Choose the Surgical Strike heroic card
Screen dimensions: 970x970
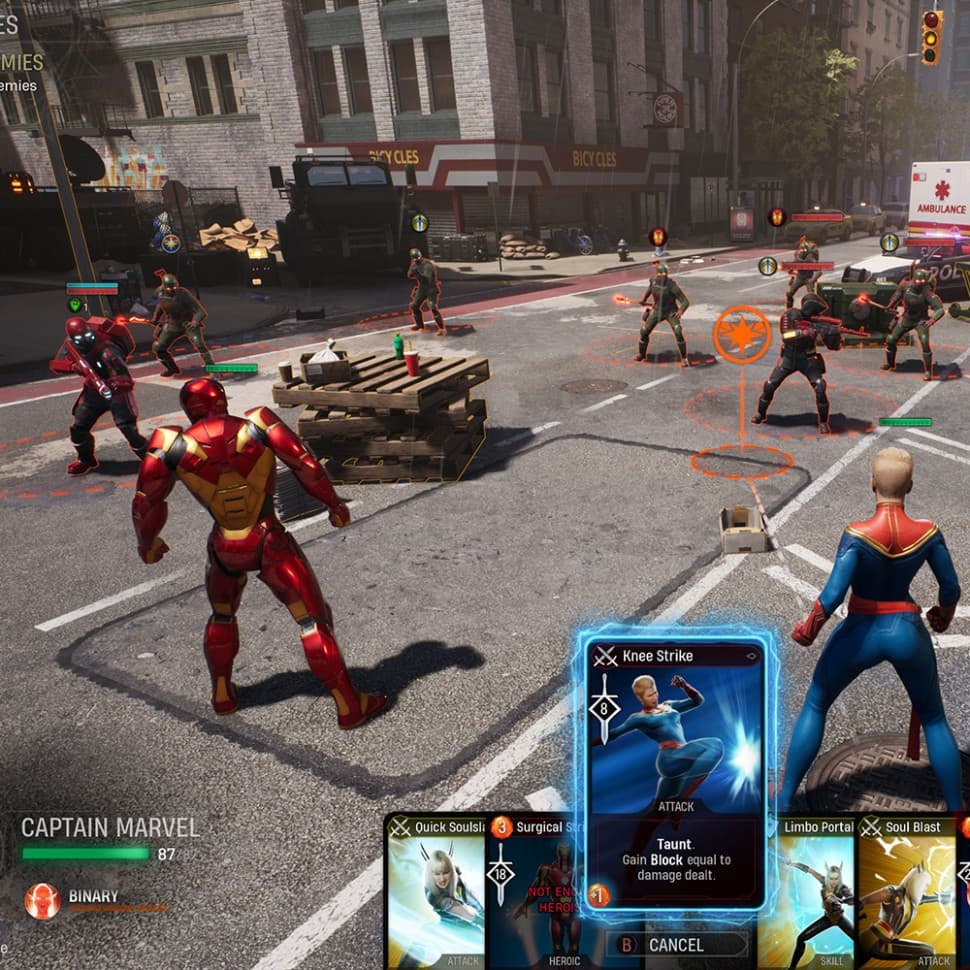(x=535, y=890)
